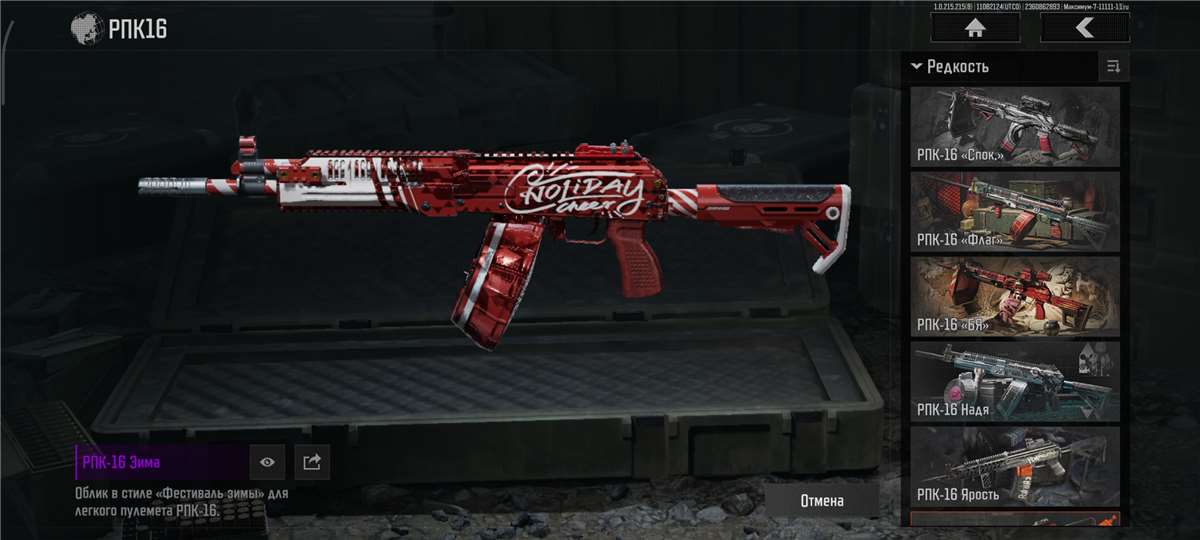Return with the back arrow button
1200x540 pixels.
coord(1084,28)
